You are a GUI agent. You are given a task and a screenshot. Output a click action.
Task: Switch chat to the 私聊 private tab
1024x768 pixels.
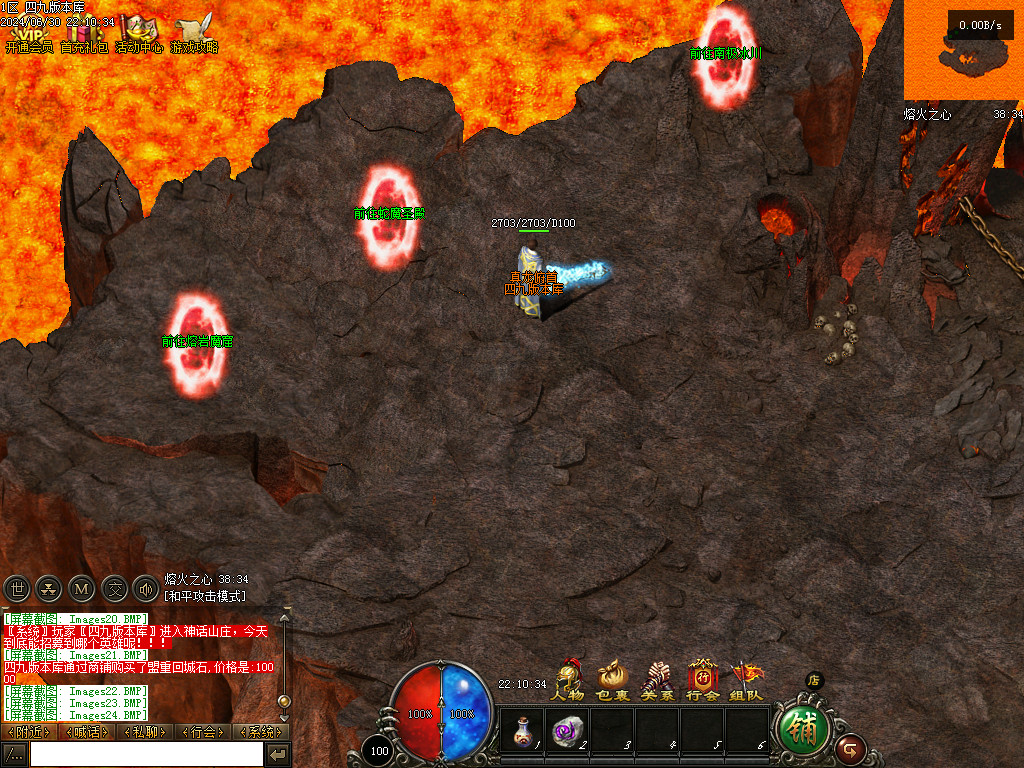[145, 732]
